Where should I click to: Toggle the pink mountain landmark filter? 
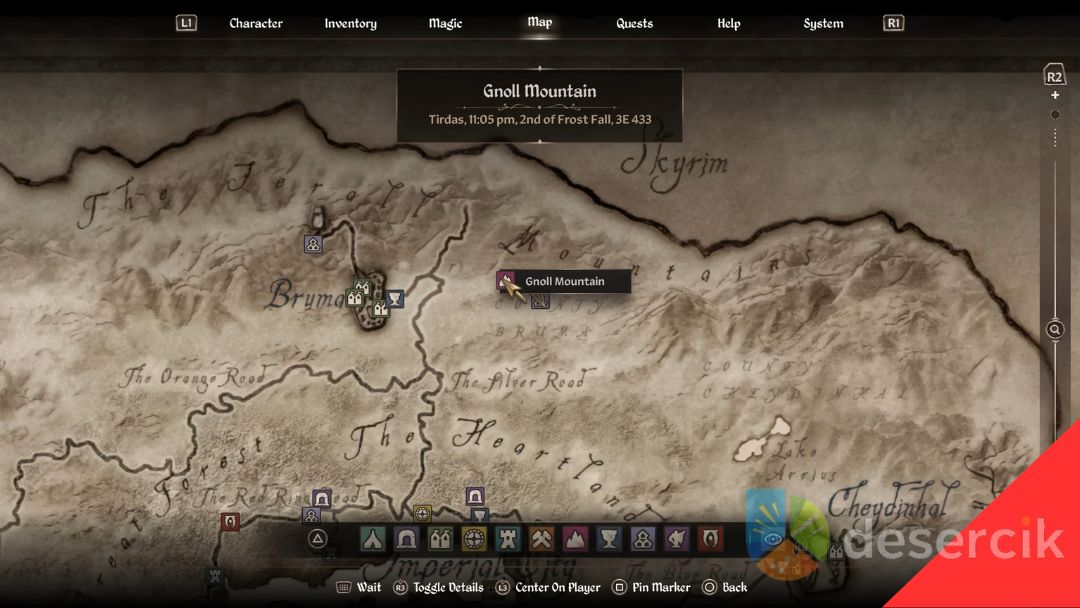coord(576,539)
